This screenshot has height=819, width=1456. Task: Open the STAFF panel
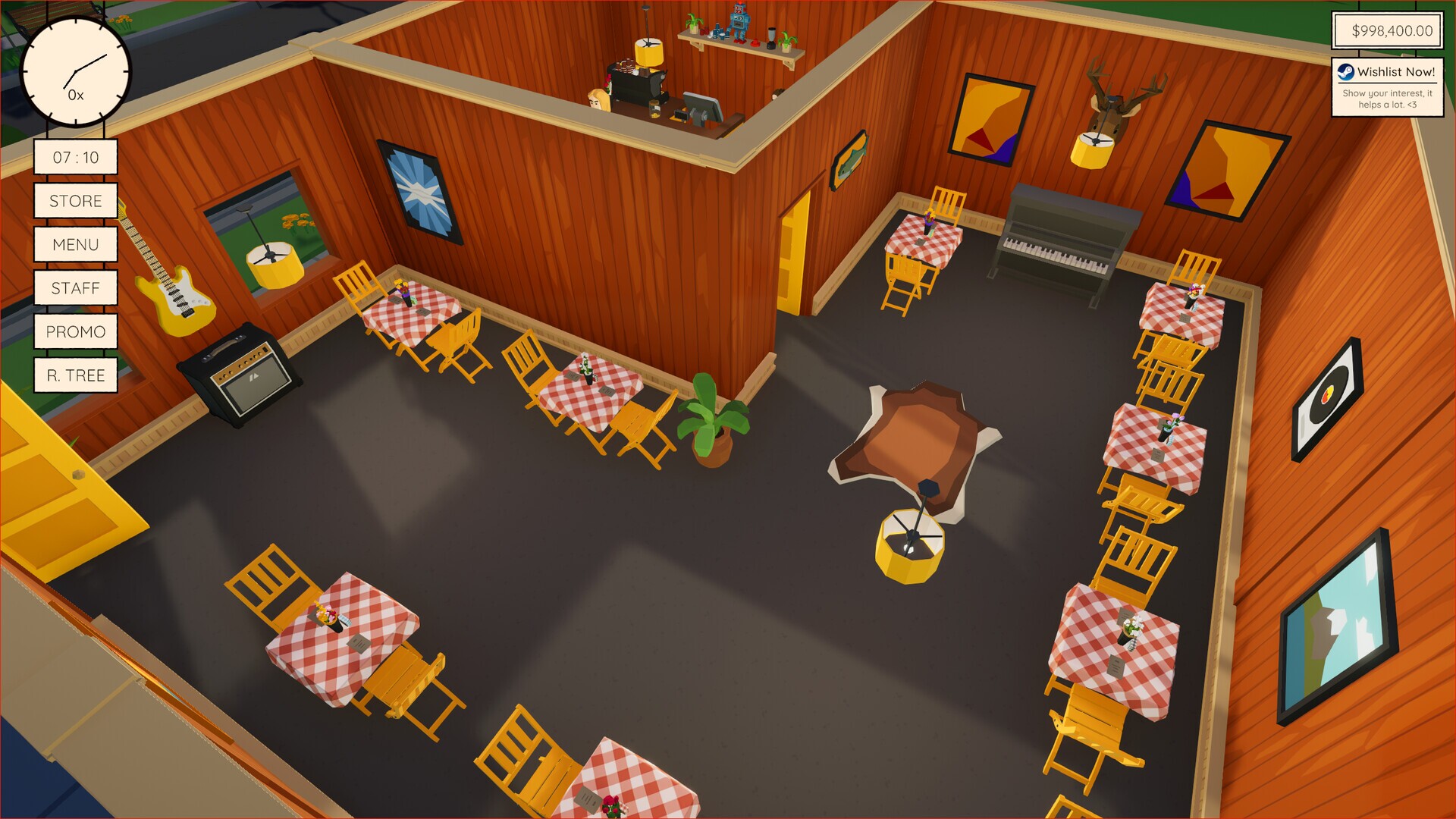pyautogui.click(x=75, y=288)
